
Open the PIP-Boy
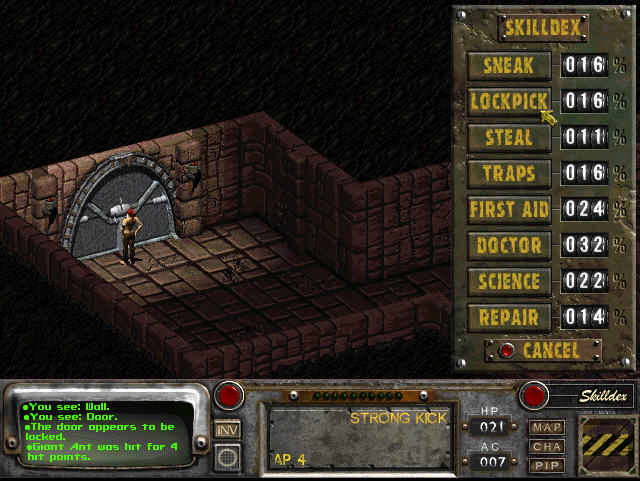tap(546, 465)
